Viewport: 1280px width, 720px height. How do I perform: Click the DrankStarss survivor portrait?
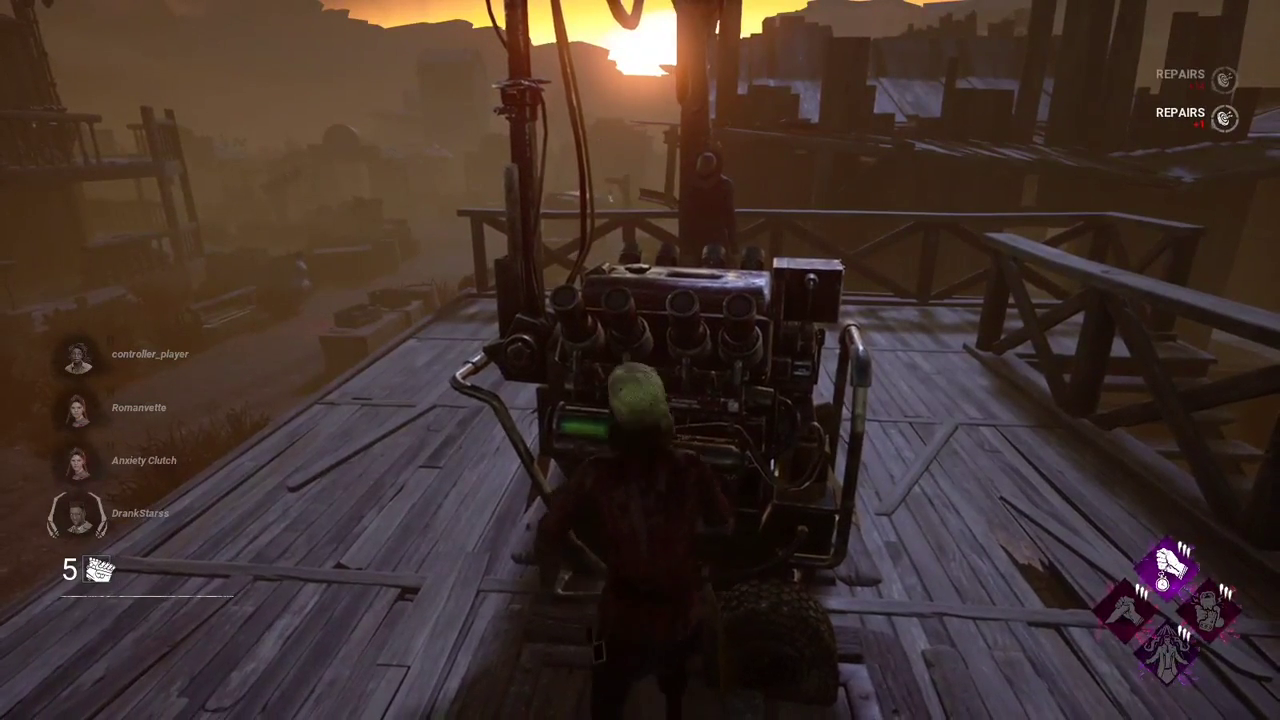pyautogui.click(x=77, y=516)
